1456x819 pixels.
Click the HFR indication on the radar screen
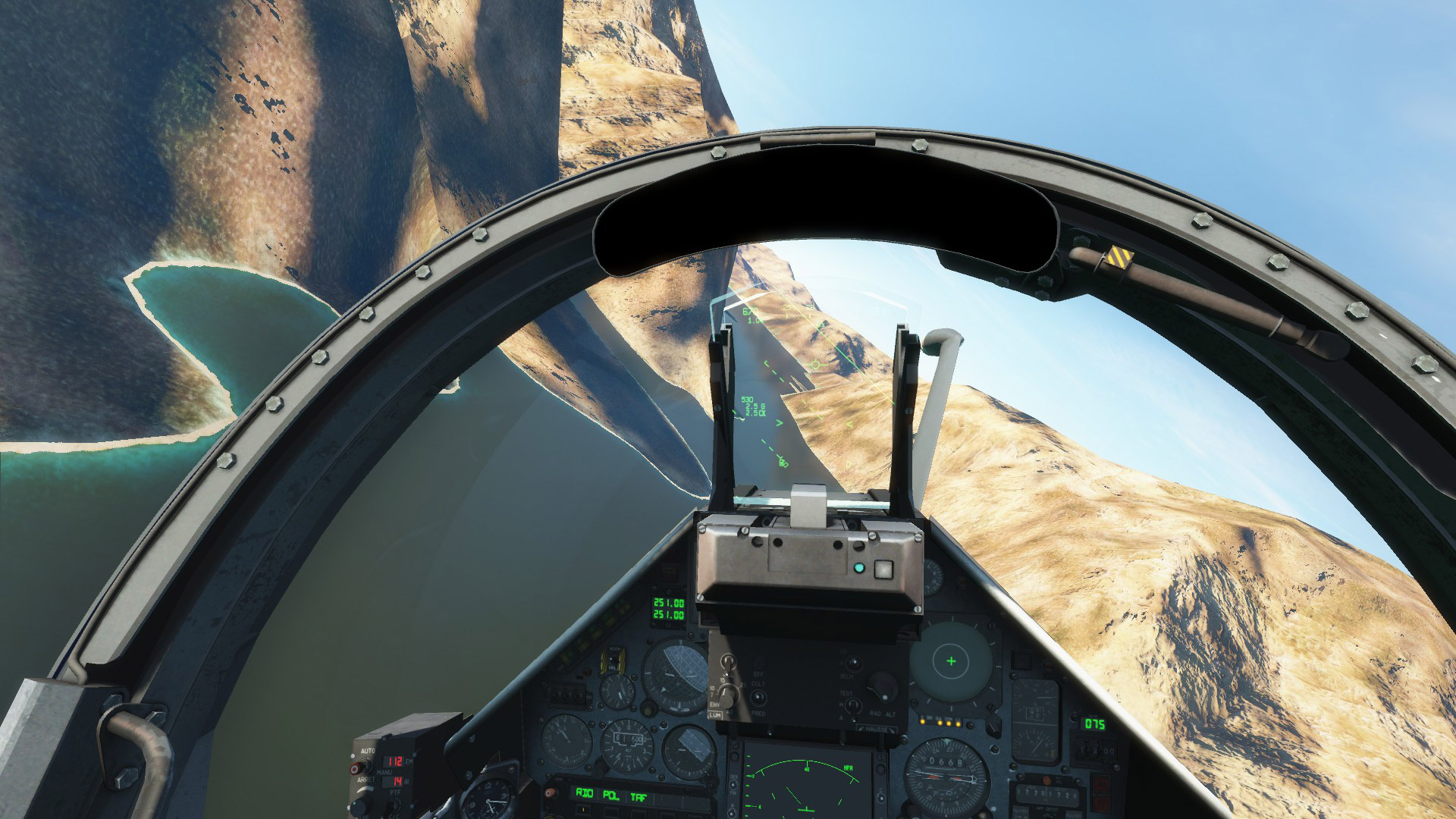849,768
